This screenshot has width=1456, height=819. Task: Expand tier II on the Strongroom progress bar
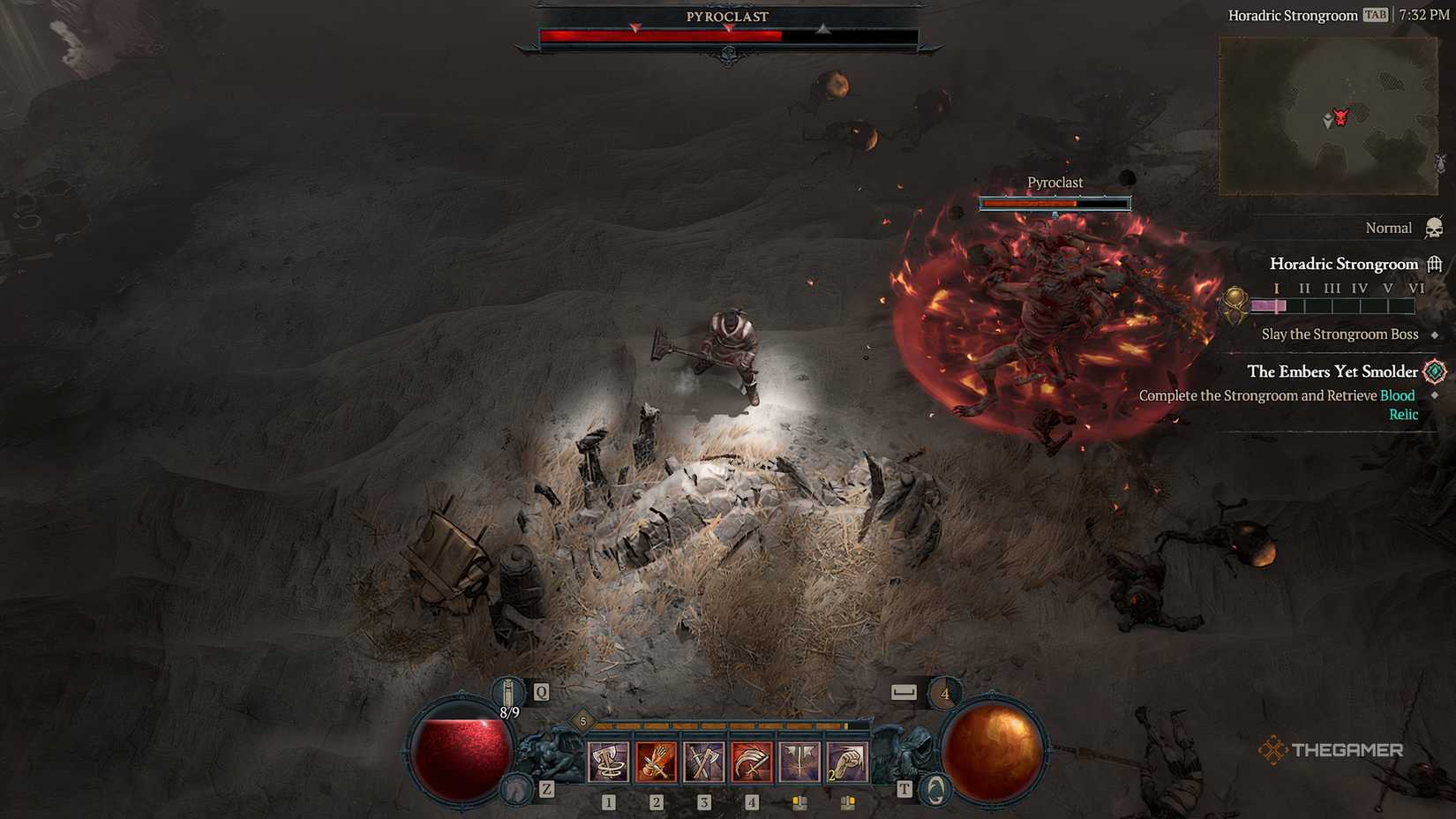click(x=1304, y=288)
